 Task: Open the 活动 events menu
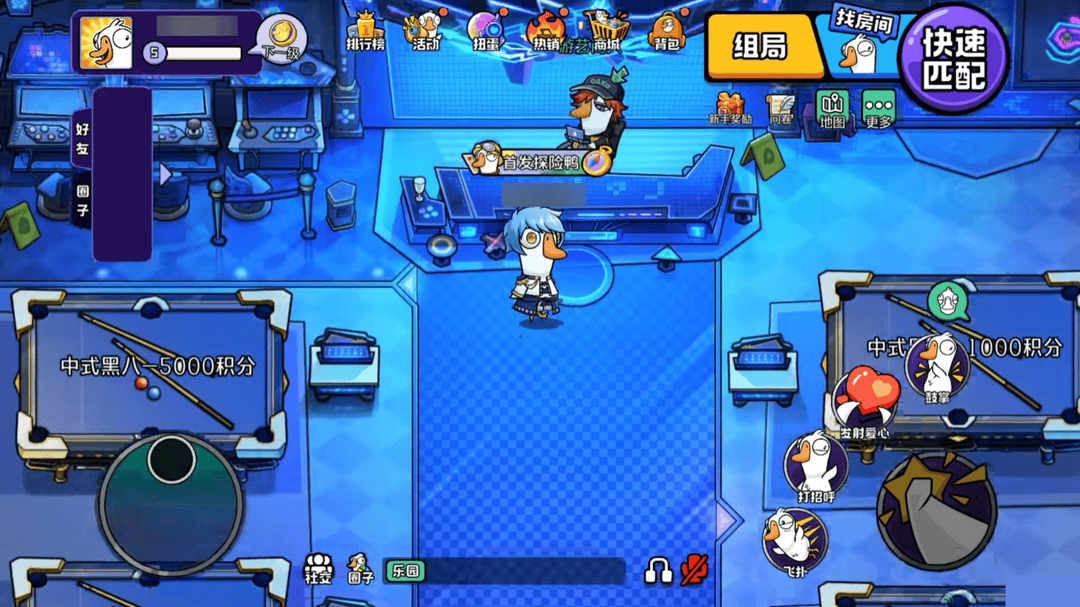(x=426, y=31)
